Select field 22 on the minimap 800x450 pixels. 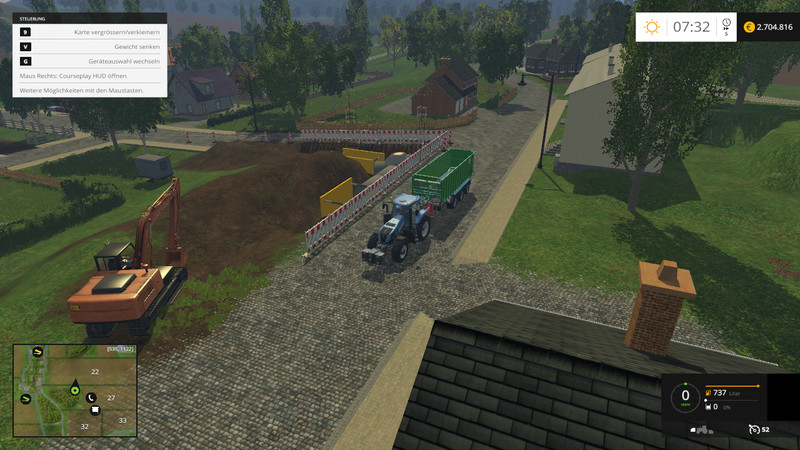click(x=95, y=371)
